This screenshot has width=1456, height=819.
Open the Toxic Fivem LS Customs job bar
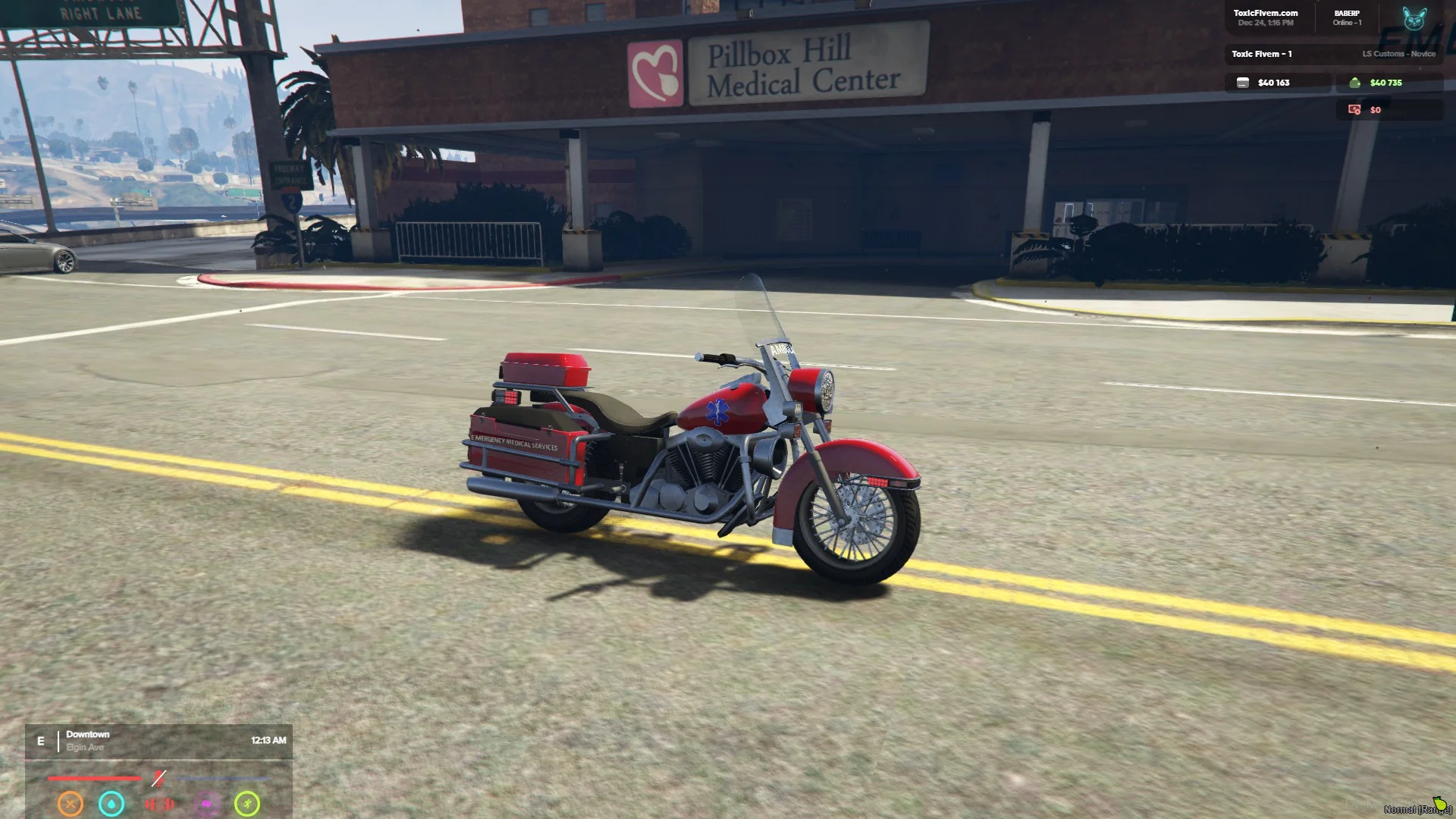point(1332,54)
